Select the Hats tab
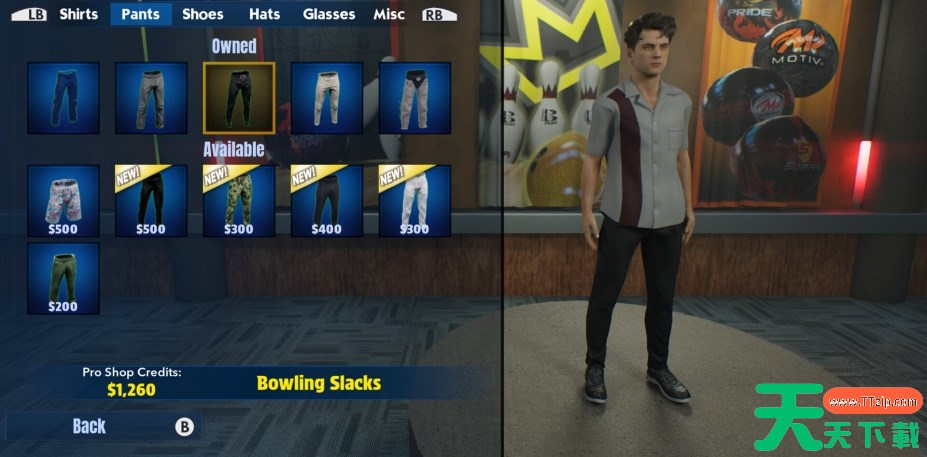Screen dimensions: 927x457 tap(264, 14)
